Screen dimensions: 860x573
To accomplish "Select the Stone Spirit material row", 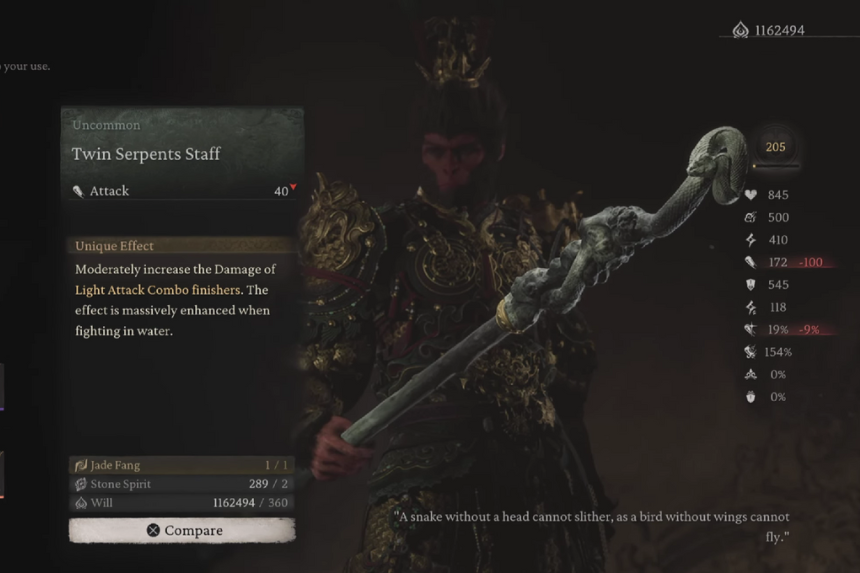I will [x=182, y=484].
